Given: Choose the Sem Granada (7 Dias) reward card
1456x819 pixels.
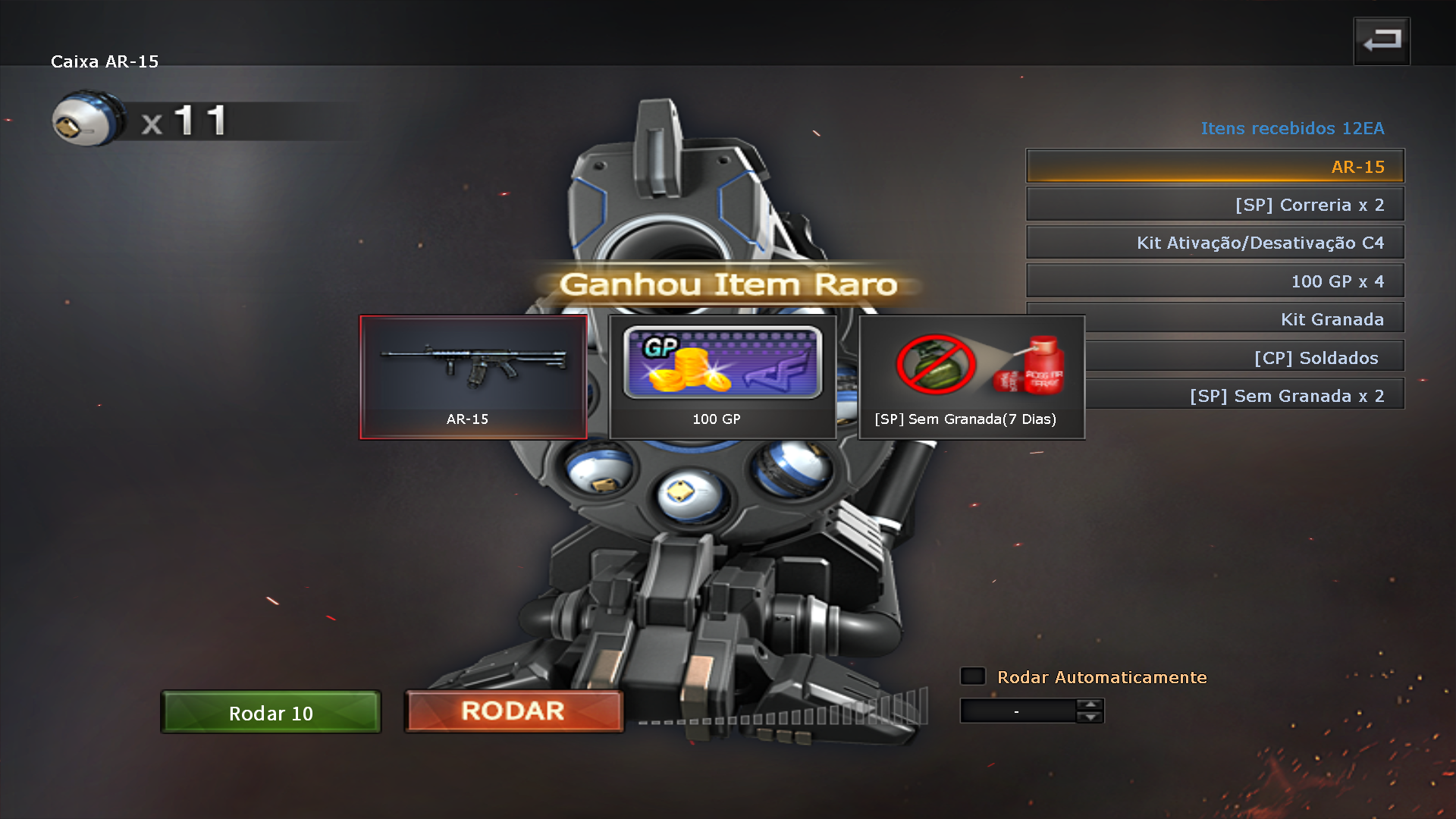Looking at the screenshot, I should click(971, 377).
